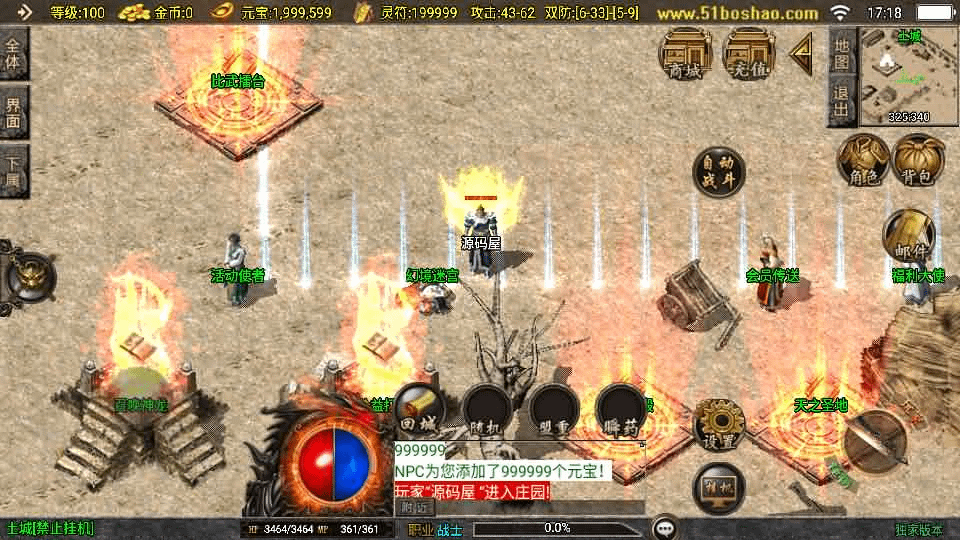The width and height of the screenshot is (960, 540).
Task: Open the 角色 character sheet
Action: [x=862, y=162]
